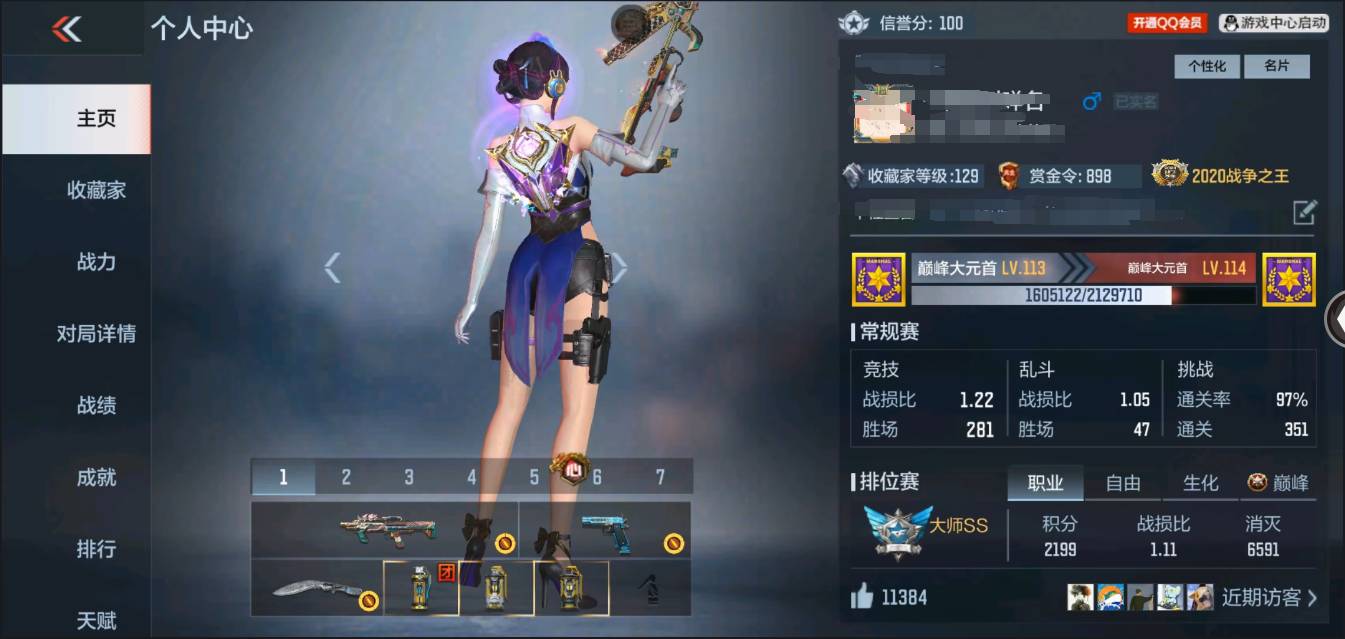Screen dimensions: 1345x639
Task: Select the blue pistol weapon slot
Action: [x=604, y=529]
